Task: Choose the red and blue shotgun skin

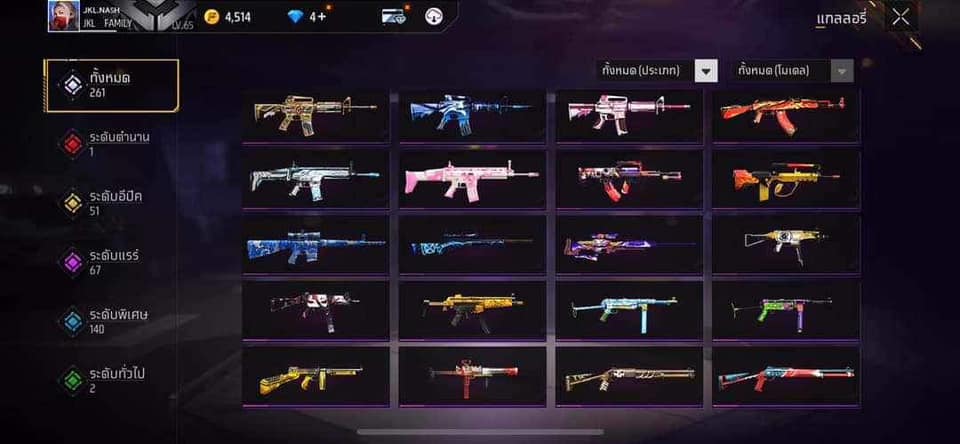Action: 784,376
